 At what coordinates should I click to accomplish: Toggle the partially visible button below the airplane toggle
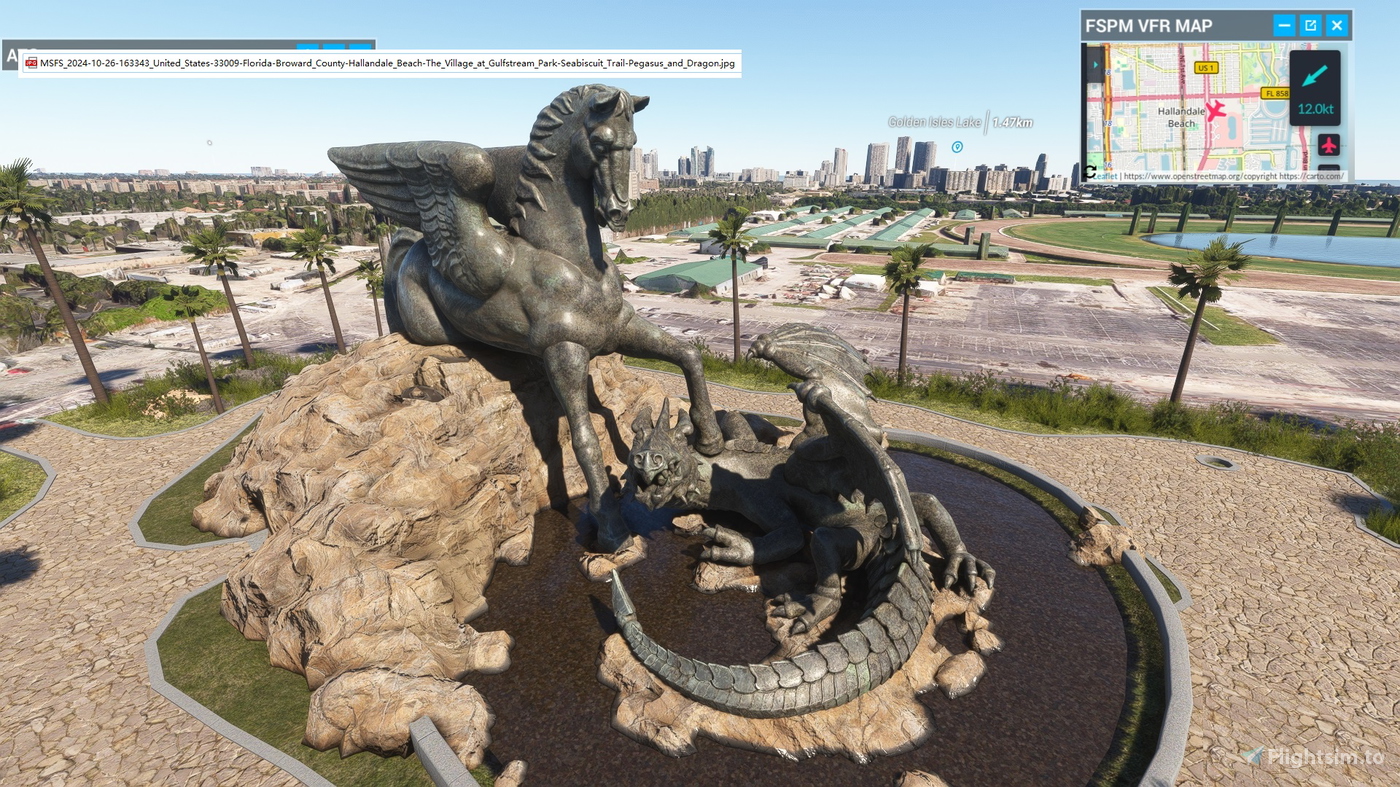tap(1330, 168)
